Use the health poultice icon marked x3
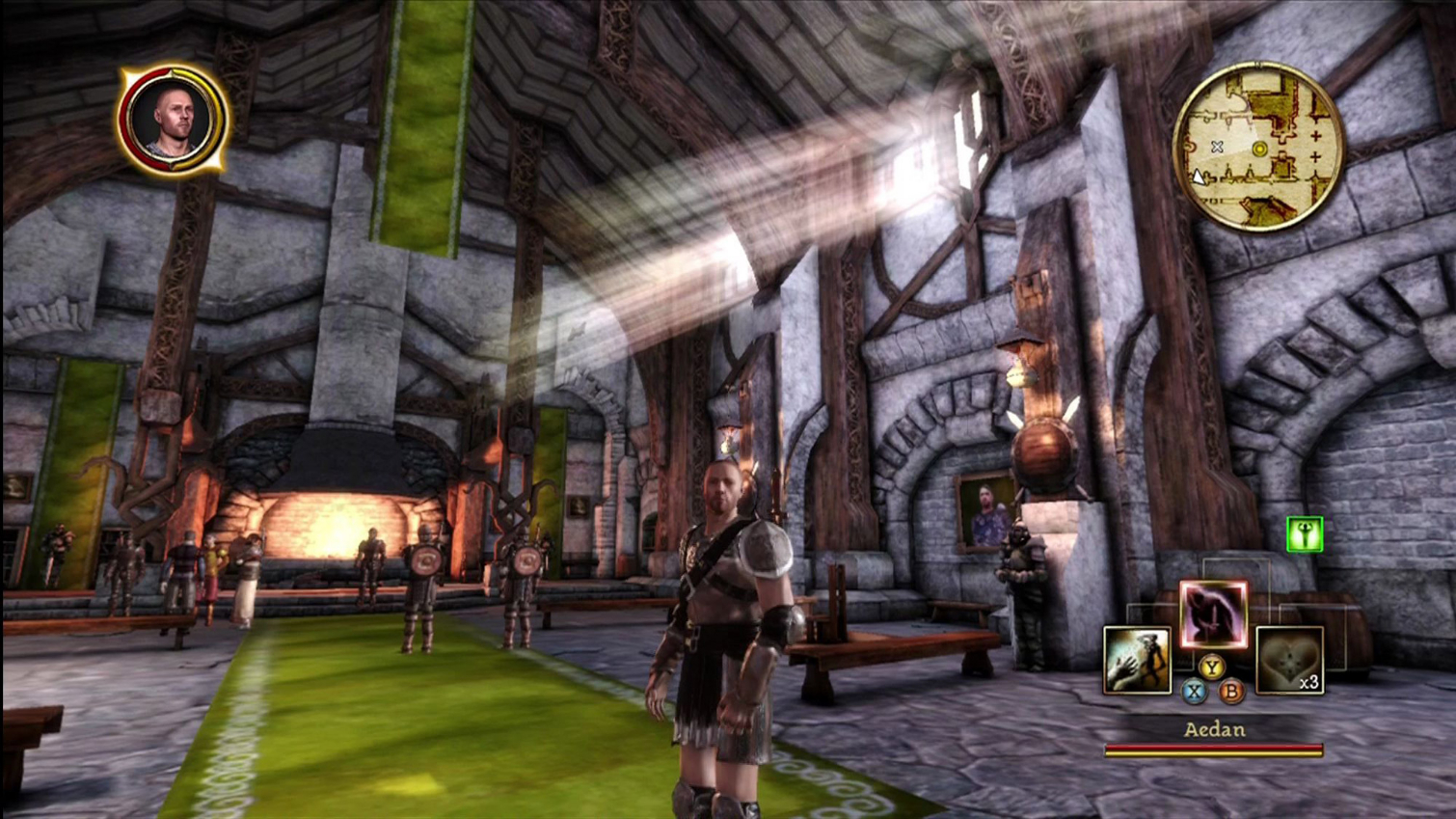This screenshot has width=1456, height=819. coord(1289,662)
